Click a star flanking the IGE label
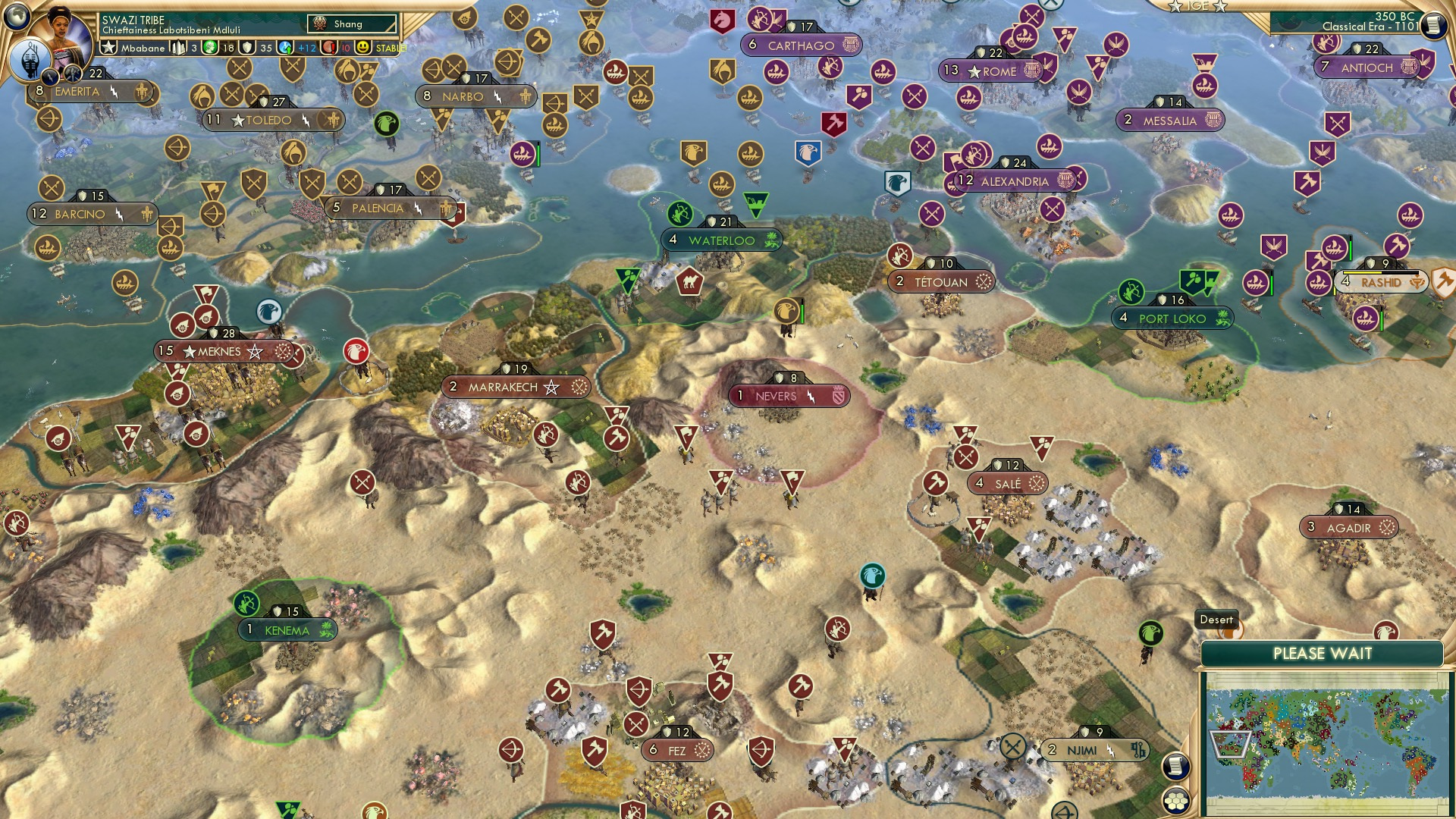Screen dimensions: 1456x819 [x=1176, y=6]
